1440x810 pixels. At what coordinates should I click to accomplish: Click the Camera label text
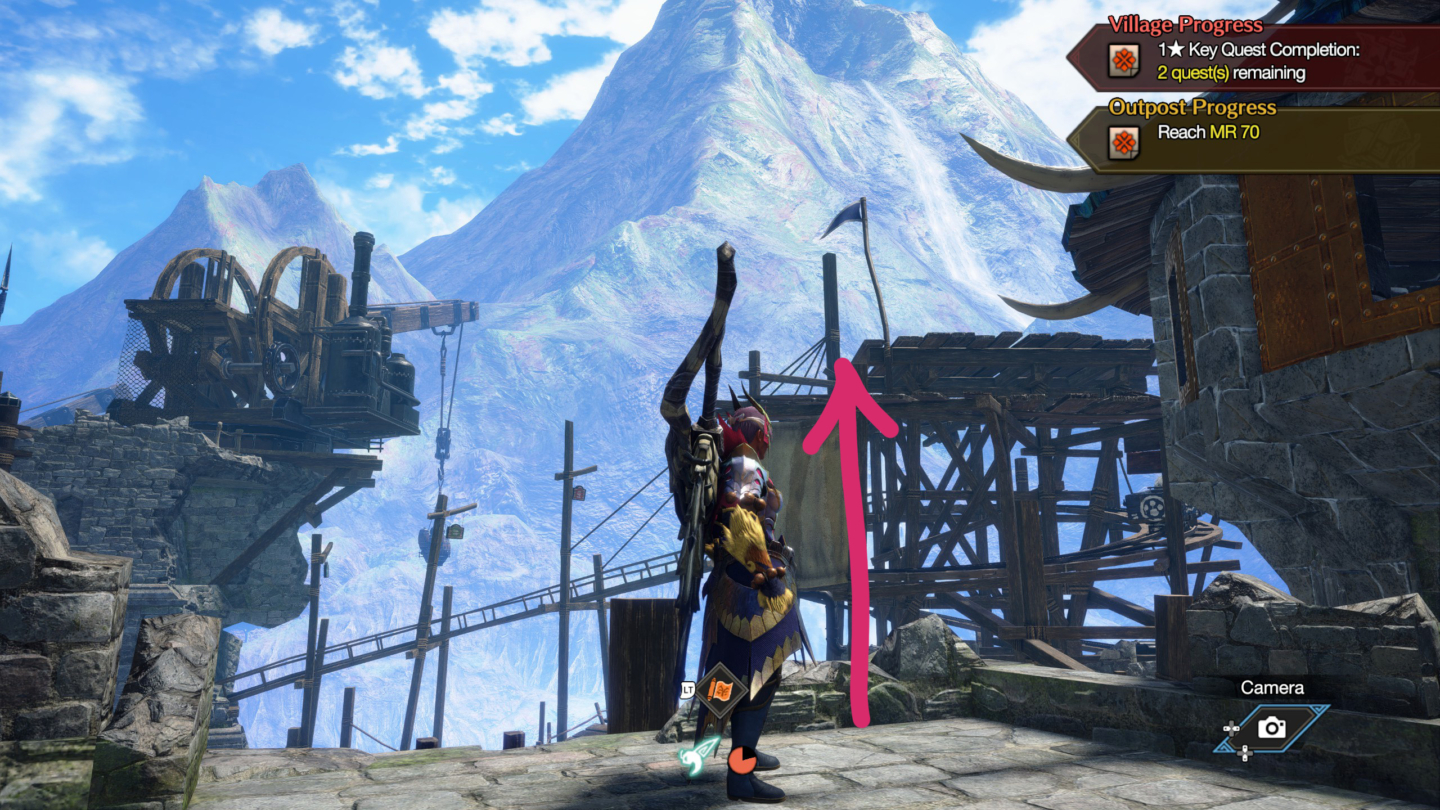(x=1274, y=688)
